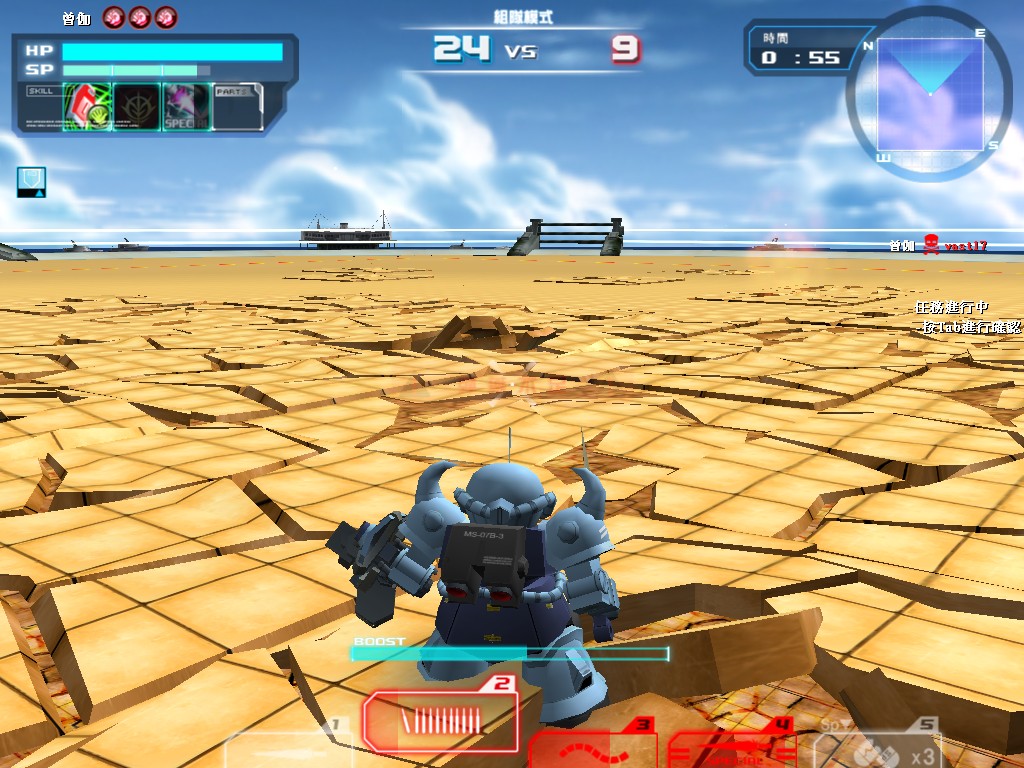Activate the SPECIAL attack skill icon
Screen dimensions: 1024x768
[186, 106]
